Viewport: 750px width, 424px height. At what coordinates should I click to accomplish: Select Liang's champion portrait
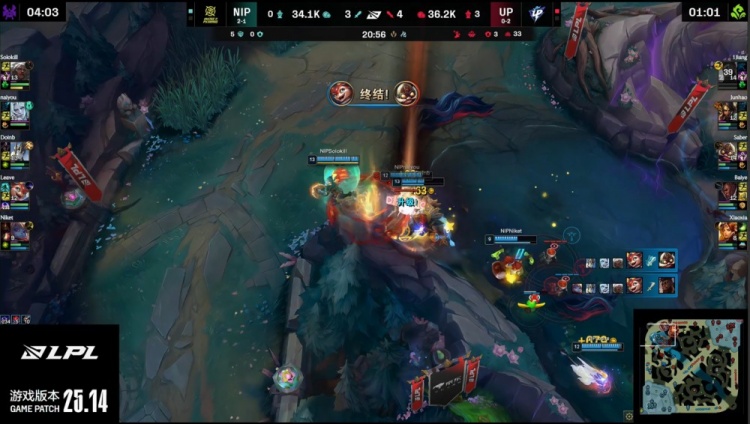(728, 74)
